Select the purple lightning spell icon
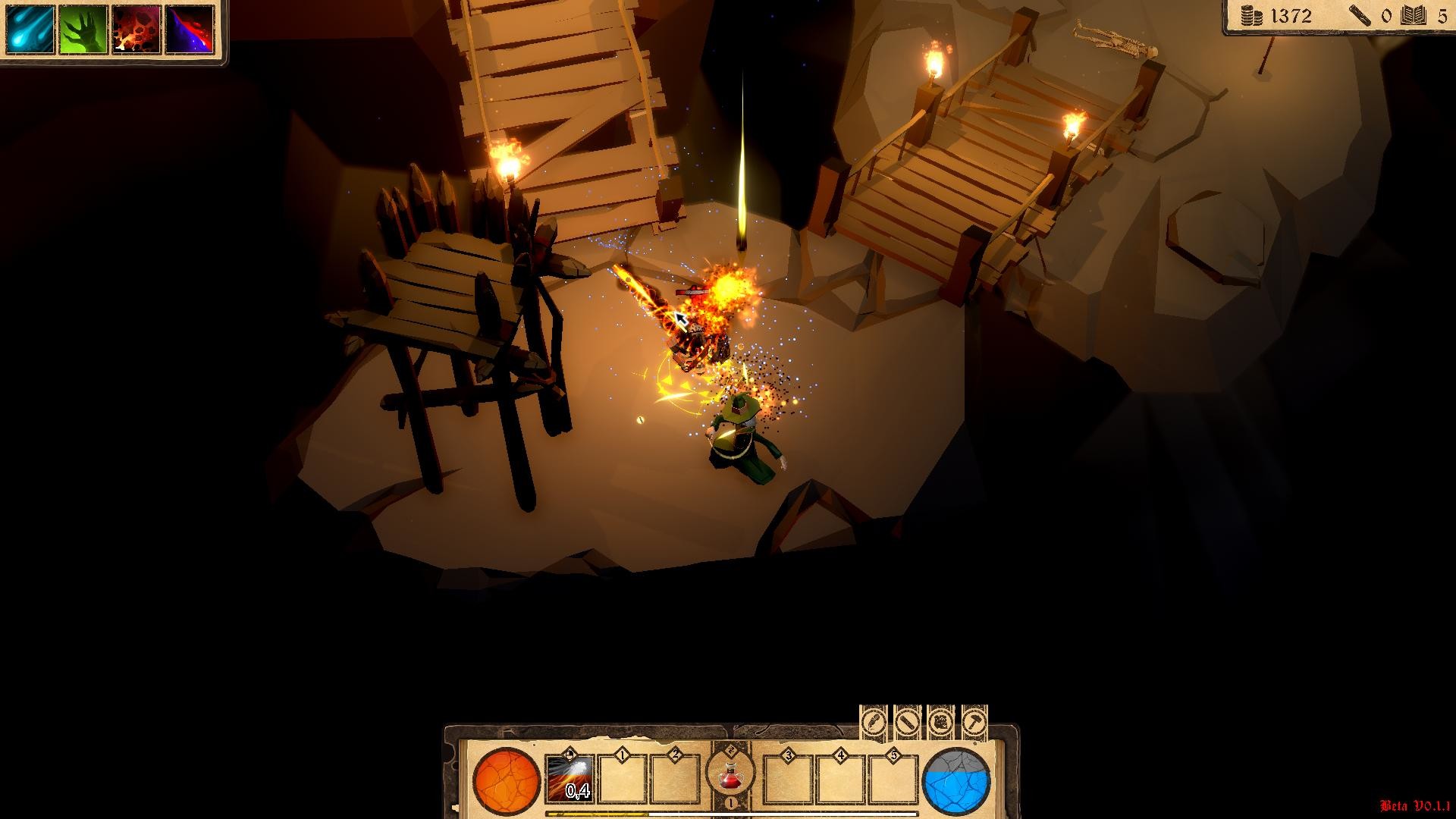 [190, 28]
